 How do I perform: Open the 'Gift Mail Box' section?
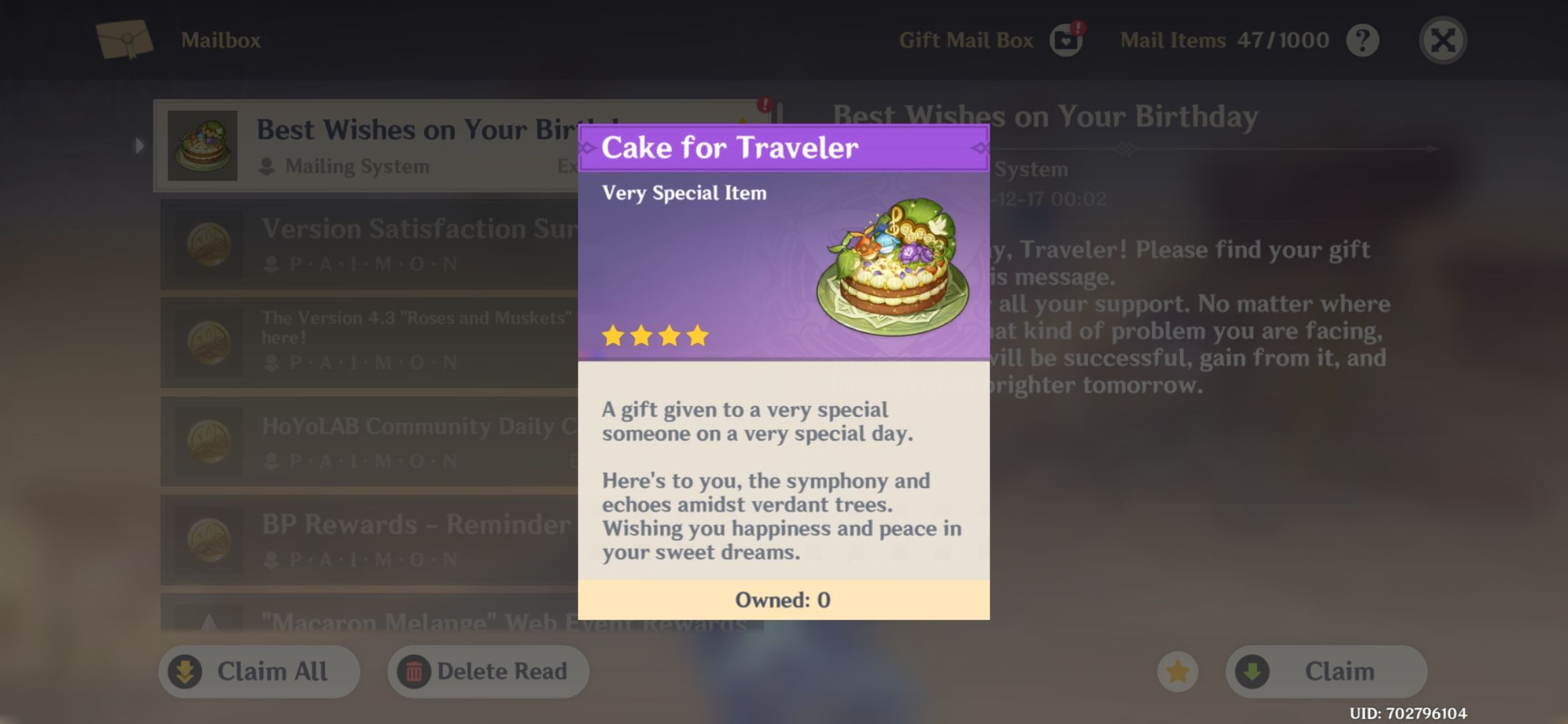(x=966, y=39)
